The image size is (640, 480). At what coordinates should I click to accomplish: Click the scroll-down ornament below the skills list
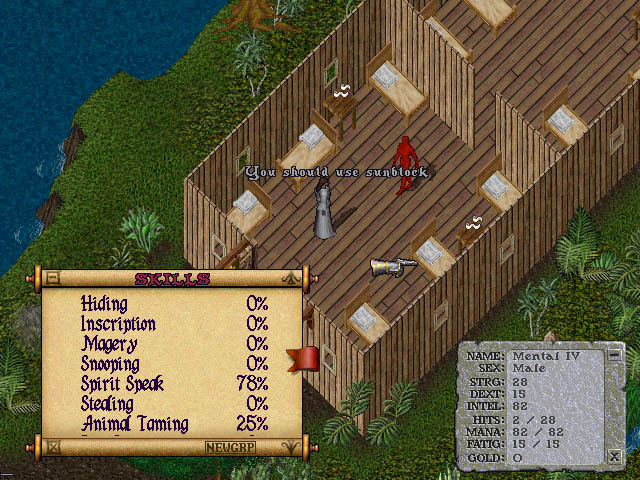291,447
